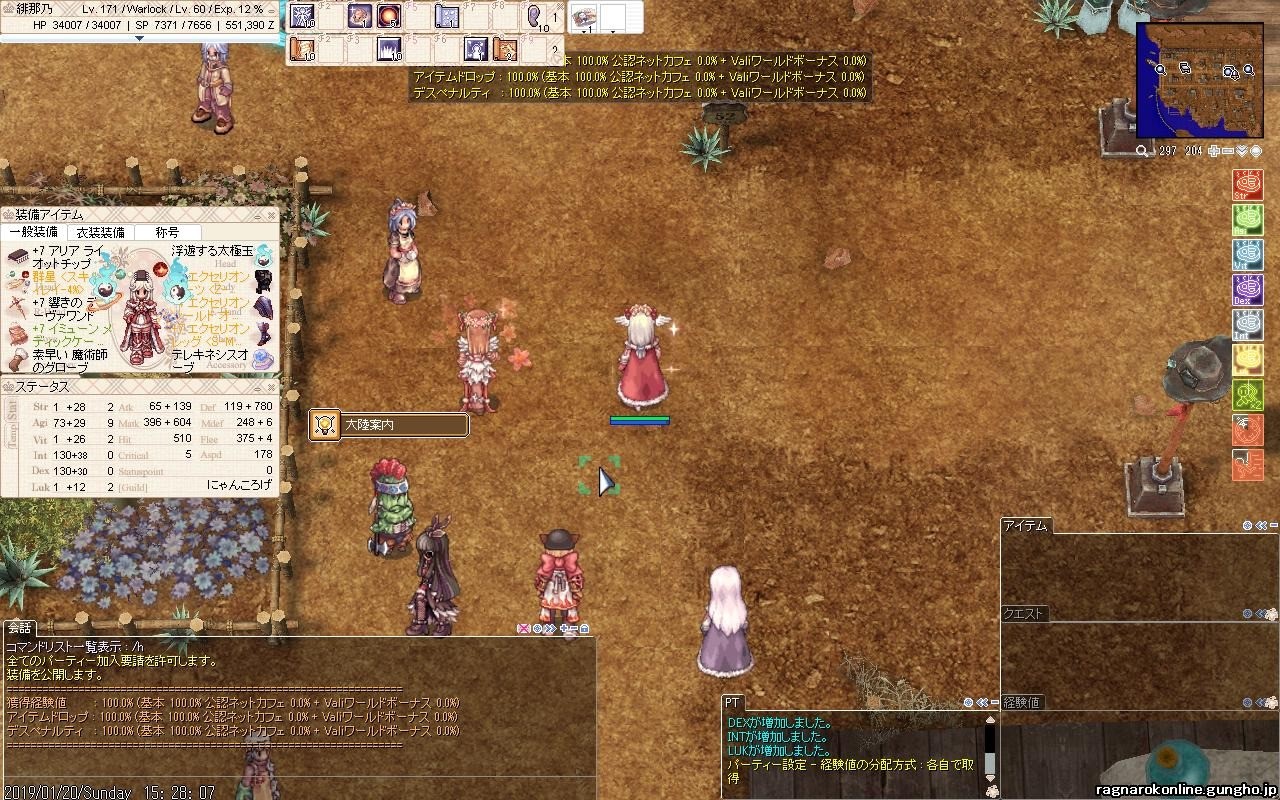
Task: Click the 大陸案内 lightbulb button
Action: [x=323, y=425]
